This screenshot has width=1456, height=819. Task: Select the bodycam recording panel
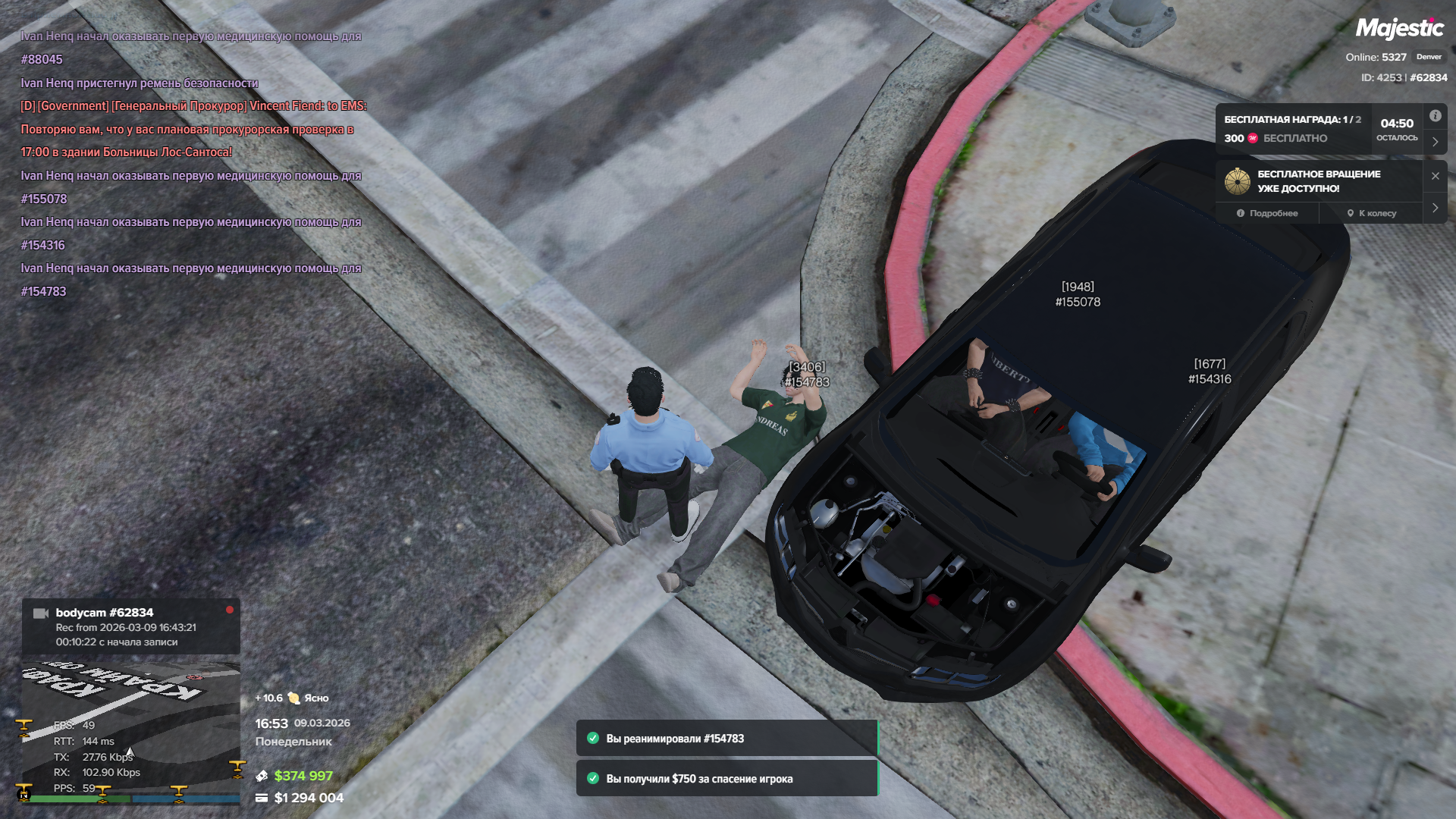click(x=130, y=626)
